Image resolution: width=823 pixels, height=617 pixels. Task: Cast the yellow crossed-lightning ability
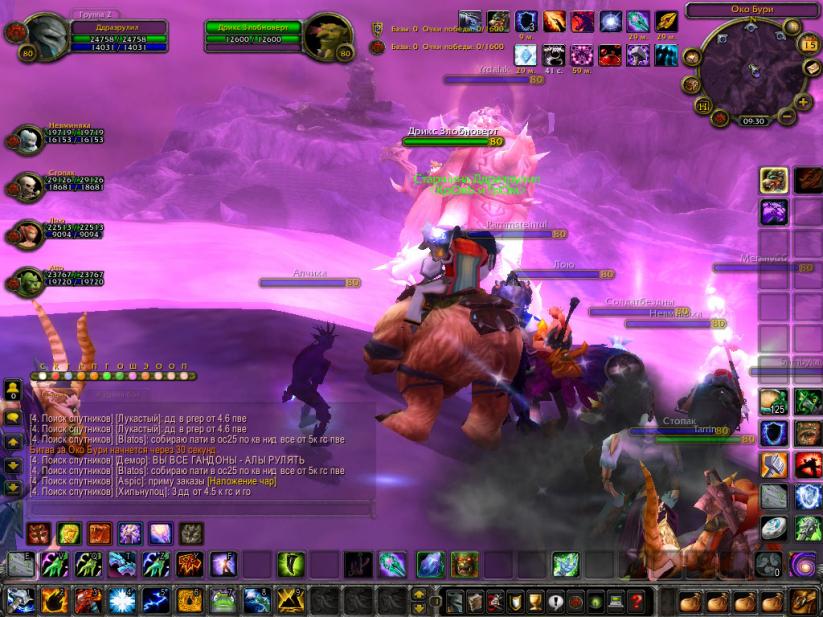pos(288,600)
